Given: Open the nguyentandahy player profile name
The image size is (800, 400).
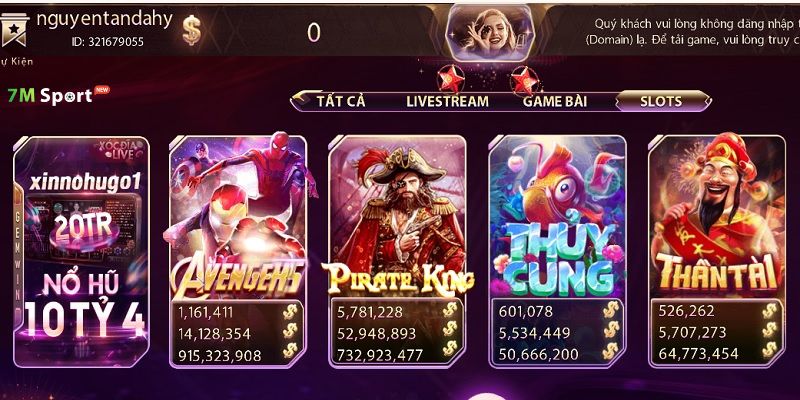Looking at the screenshot, I should point(105,19).
